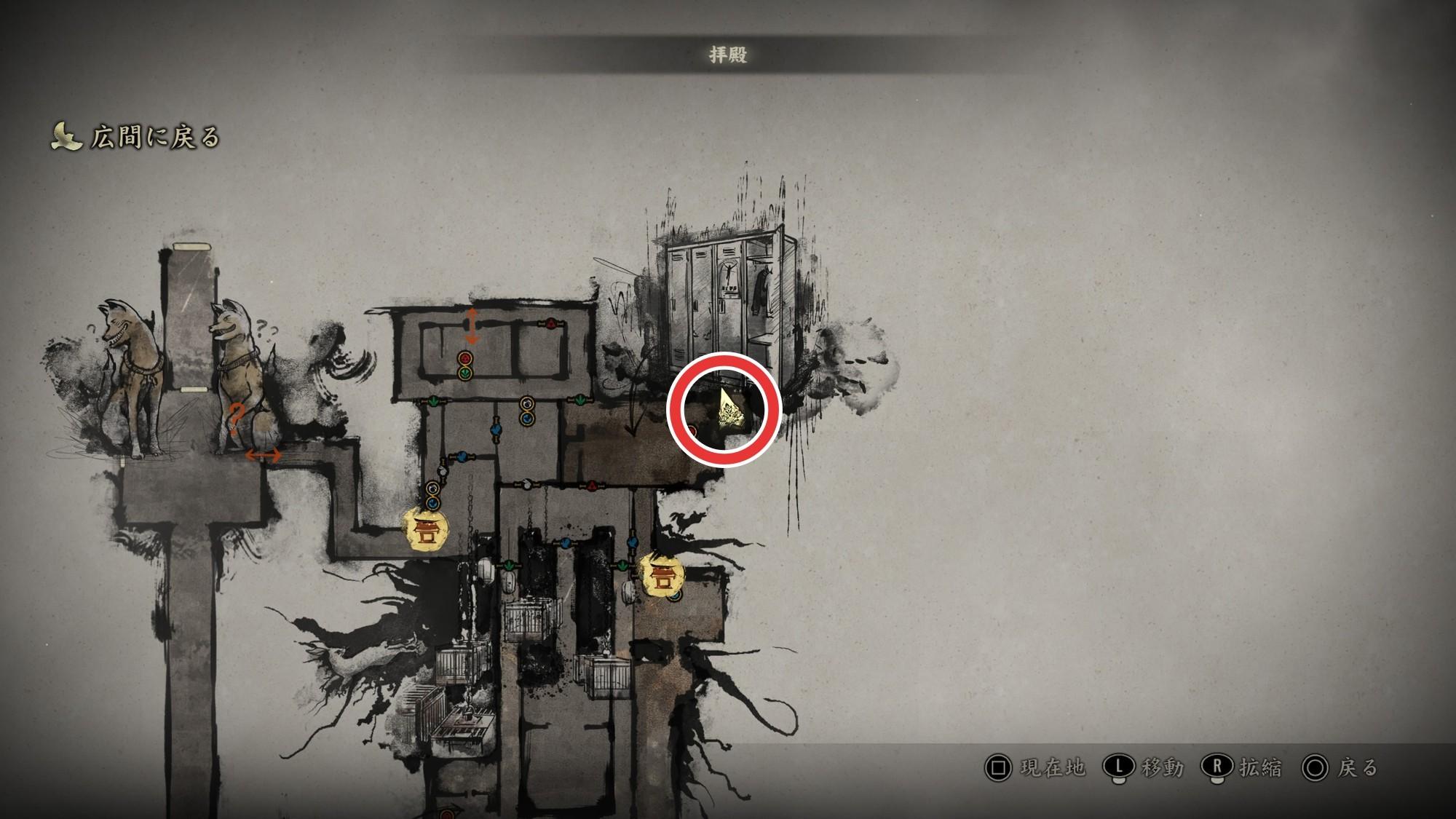Select the stacked red and green door marker
The height and width of the screenshot is (819, 1456).
(464, 365)
